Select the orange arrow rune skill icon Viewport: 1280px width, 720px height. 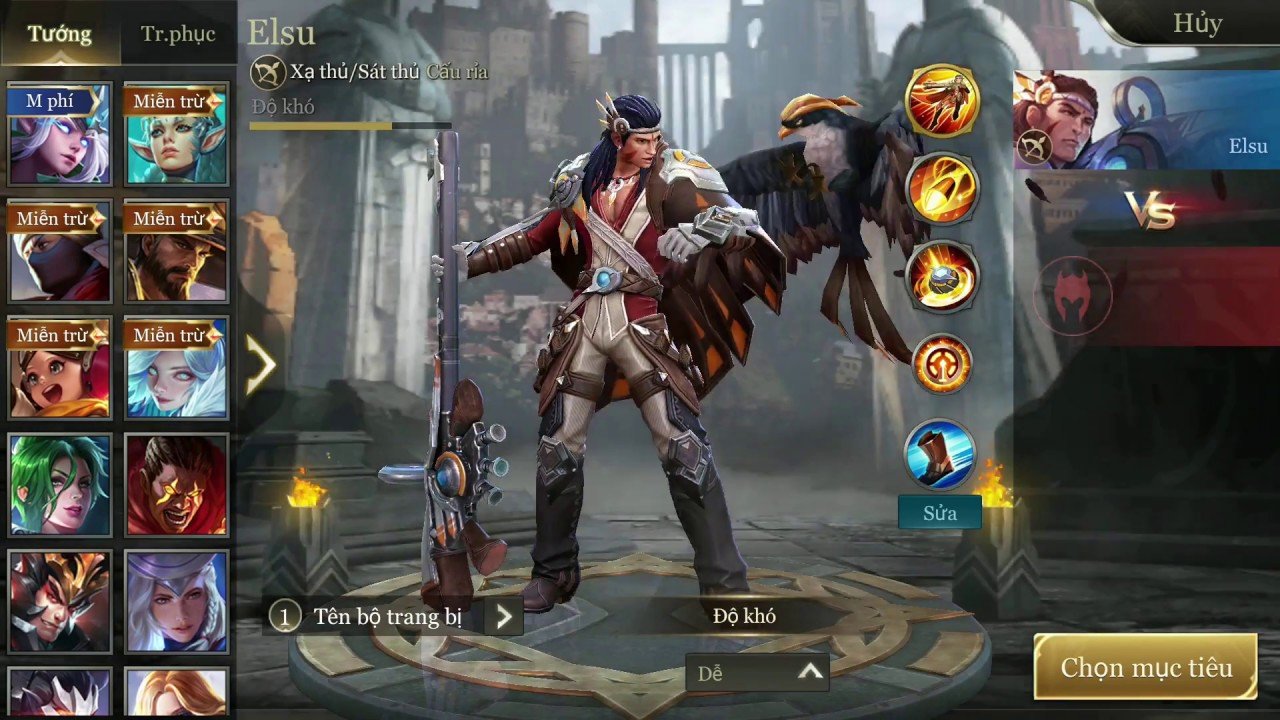click(x=941, y=365)
